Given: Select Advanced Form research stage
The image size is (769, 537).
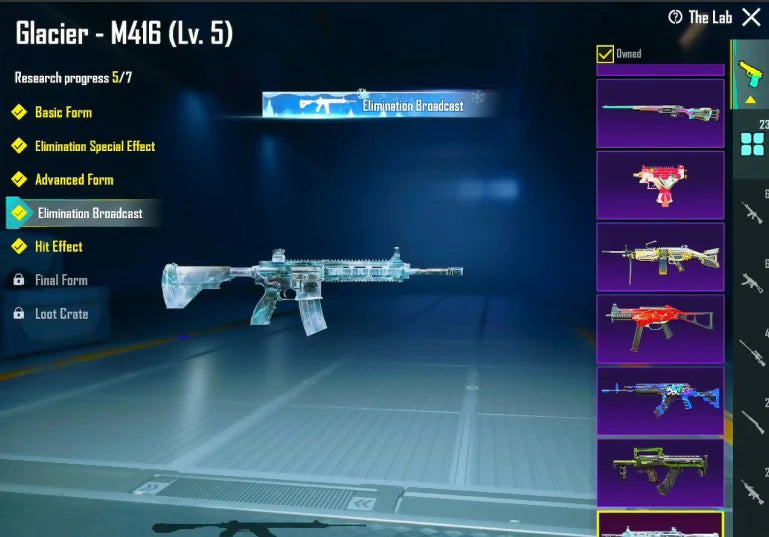Looking at the screenshot, I should click(x=74, y=180).
